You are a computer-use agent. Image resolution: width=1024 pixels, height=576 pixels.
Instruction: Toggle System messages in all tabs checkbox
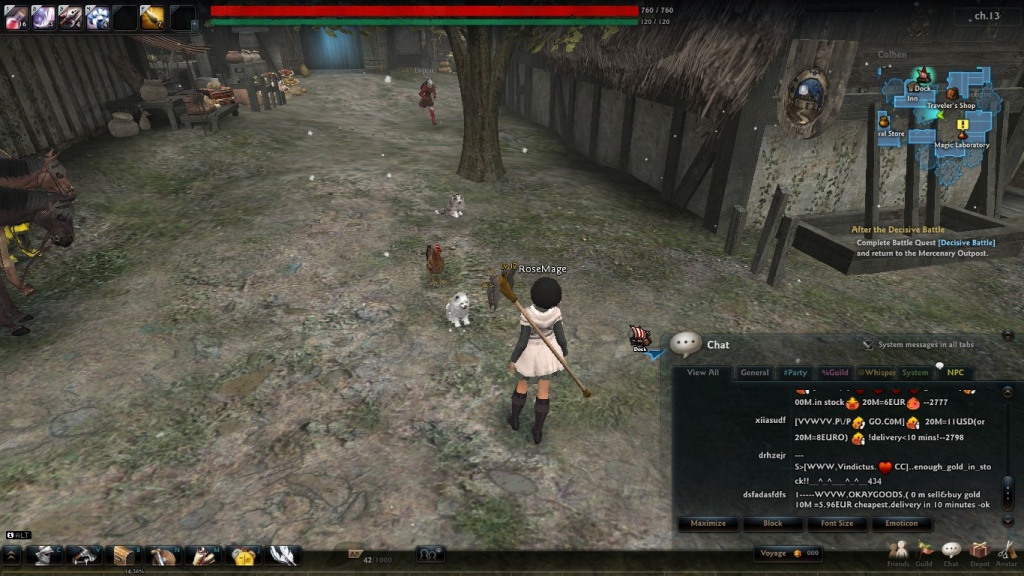pyautogui.click(x=867, y=345)
